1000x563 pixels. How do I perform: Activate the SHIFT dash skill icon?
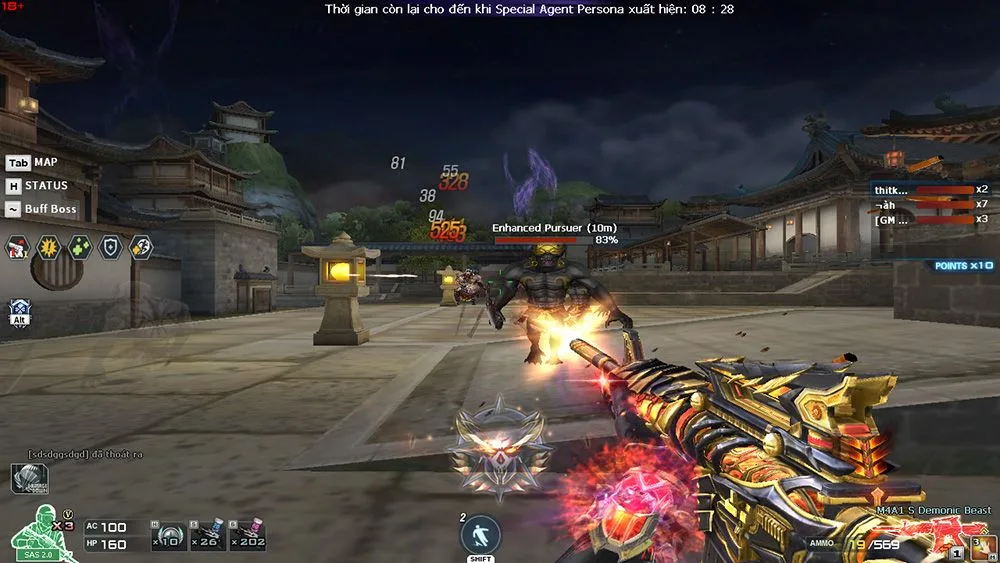coord(480,536)
